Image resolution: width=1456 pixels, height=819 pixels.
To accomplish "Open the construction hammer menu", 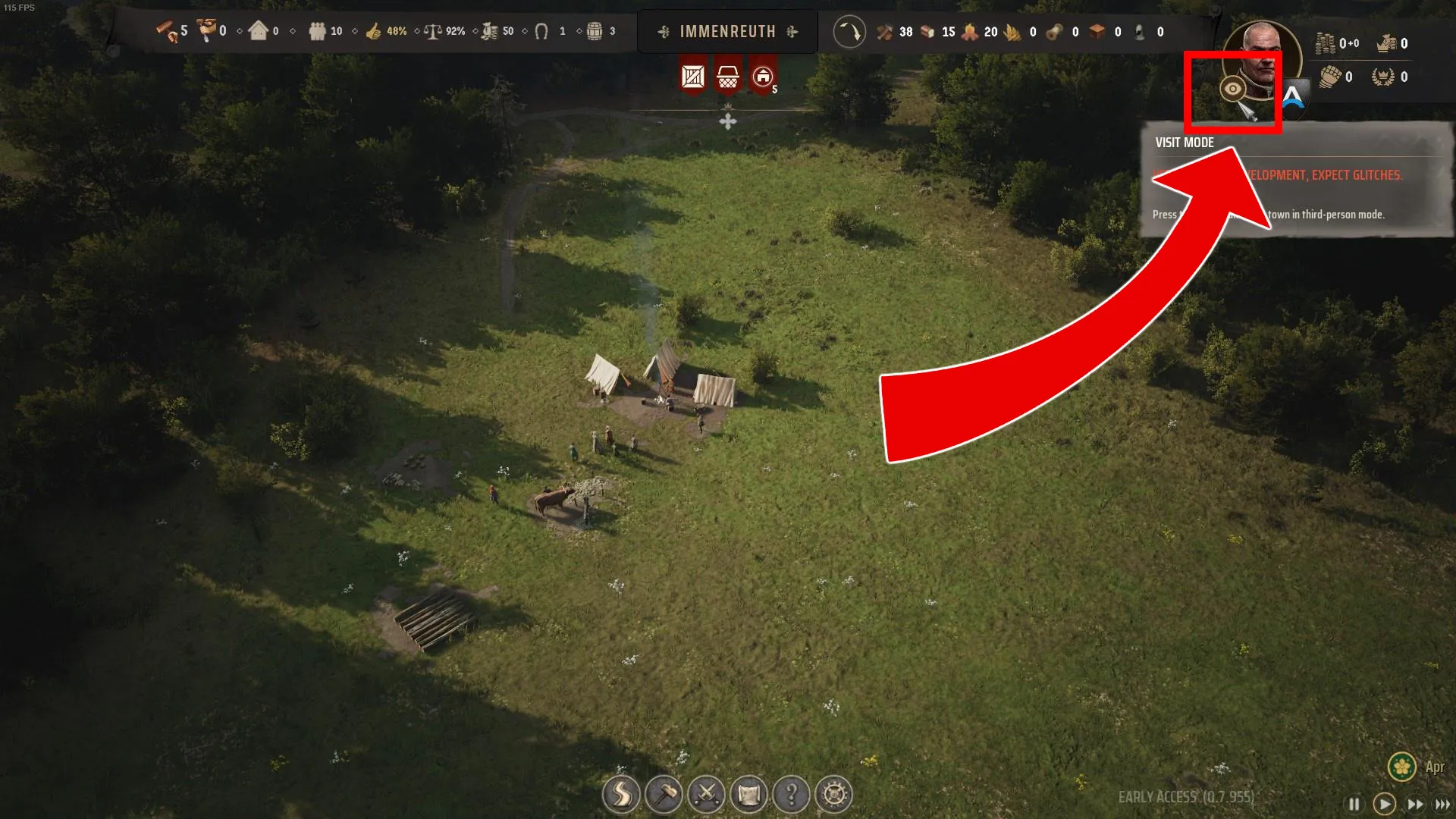I will [664, 795].
